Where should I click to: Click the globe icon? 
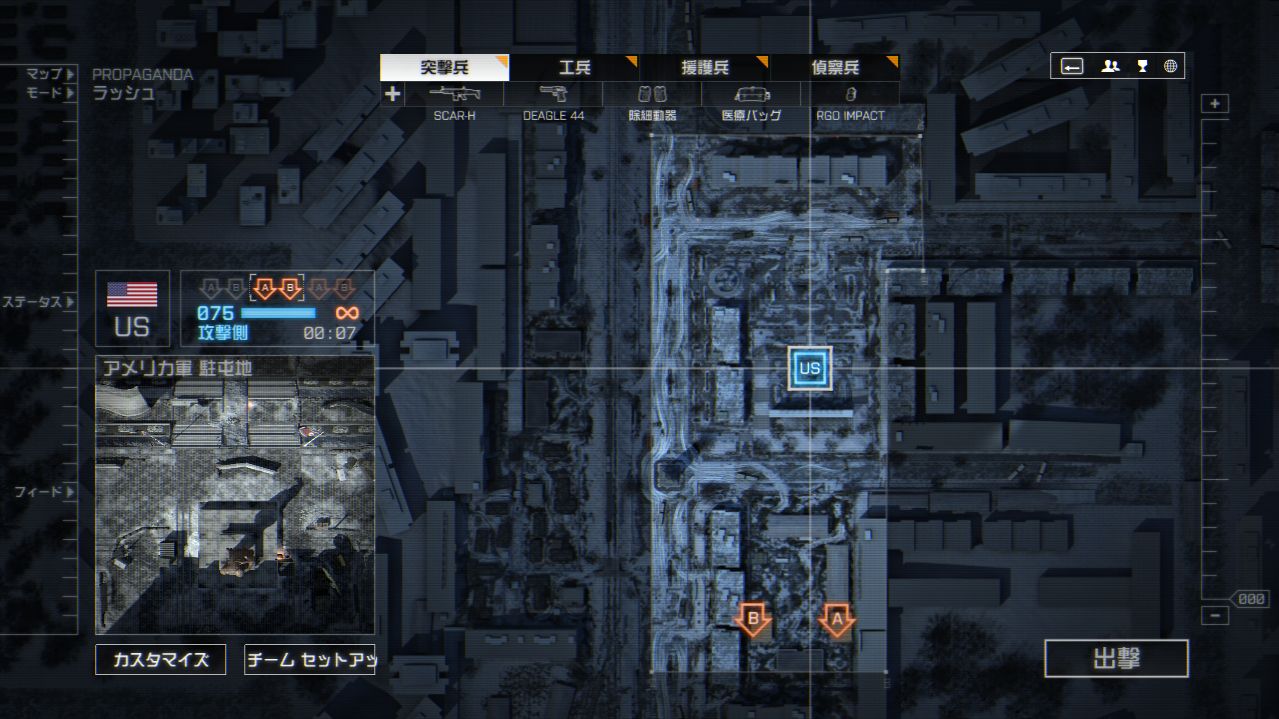point(1170,67)
